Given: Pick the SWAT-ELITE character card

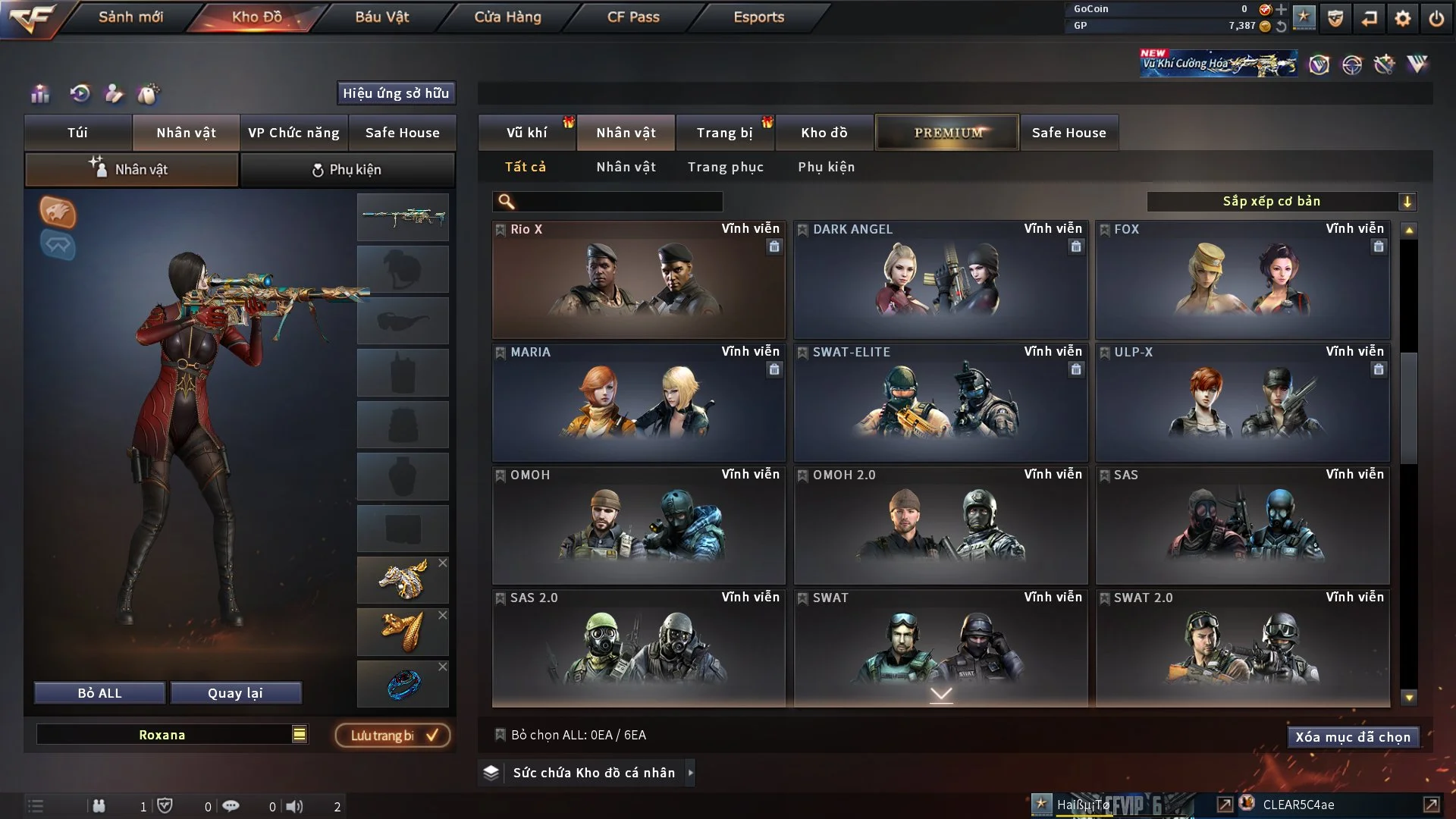Looking at the screenshot, I should (940, 403).
